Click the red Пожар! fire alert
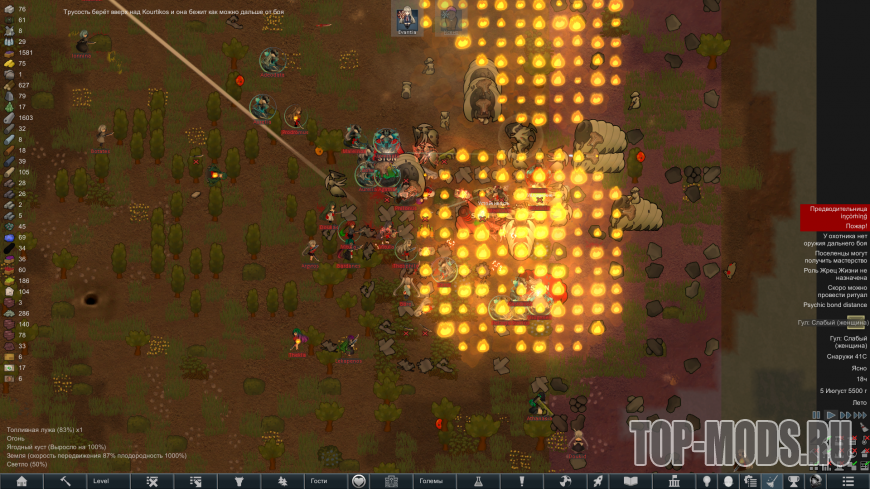Screen dimensions: 870x489 pos(835,227)
